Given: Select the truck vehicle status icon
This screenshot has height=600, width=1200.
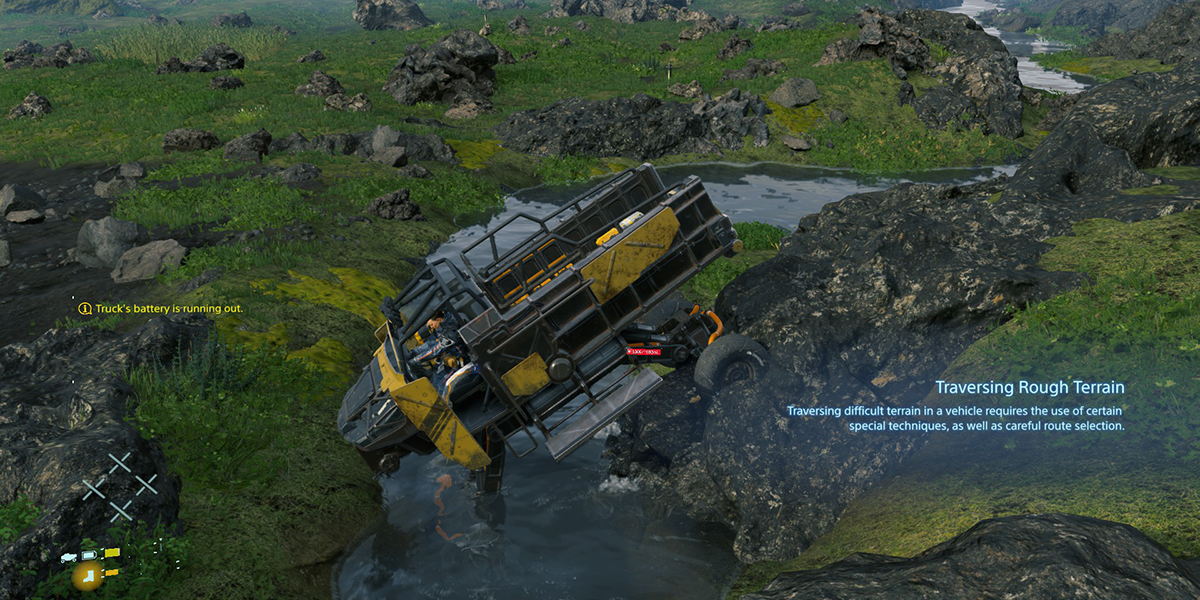Looking at the screenshot, I should tap(69, 555).
